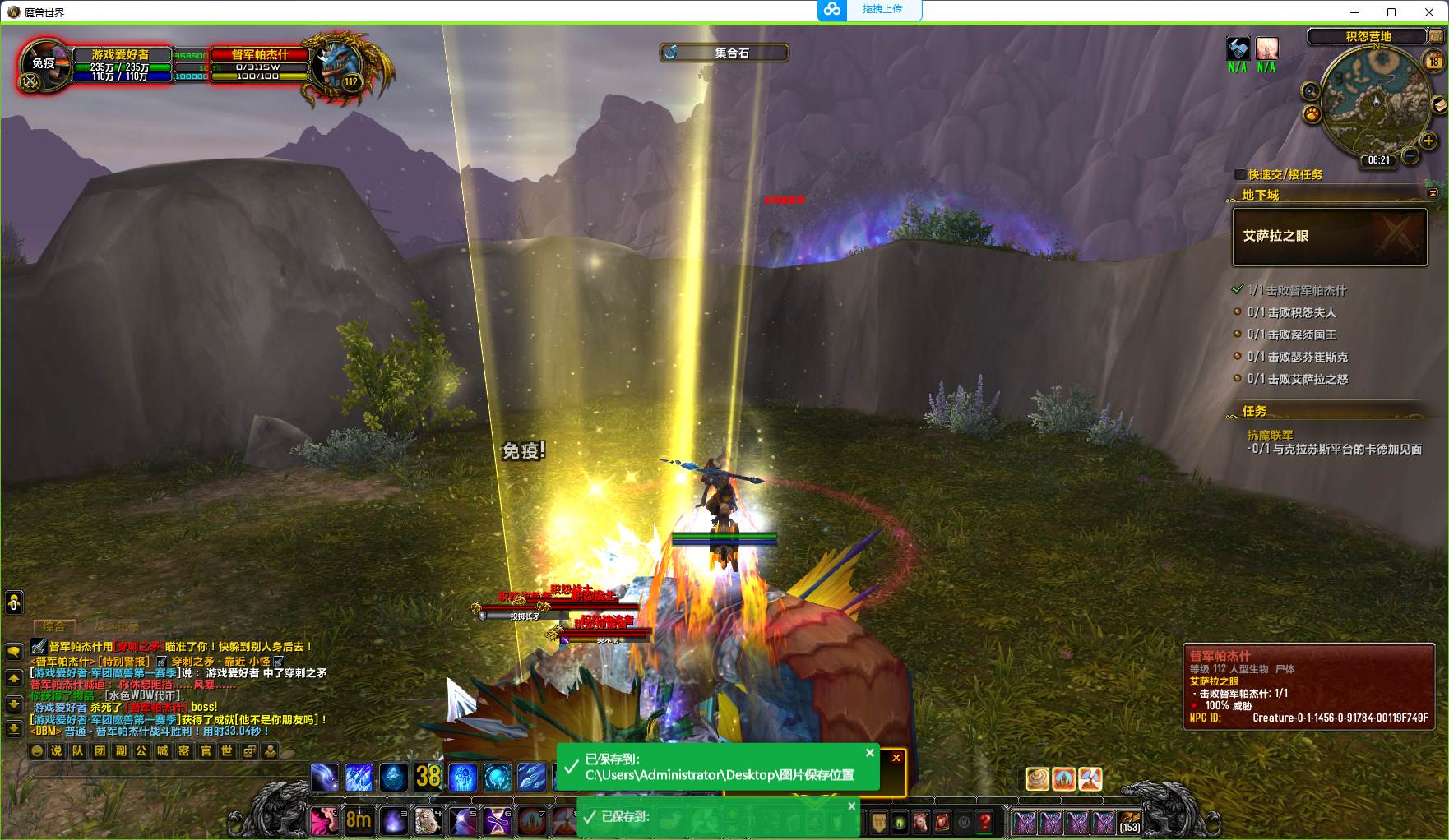Viewport: 1449px width, 840px height.
Task: Zoom out the minimap with minus button
Action: [1410, 155]
